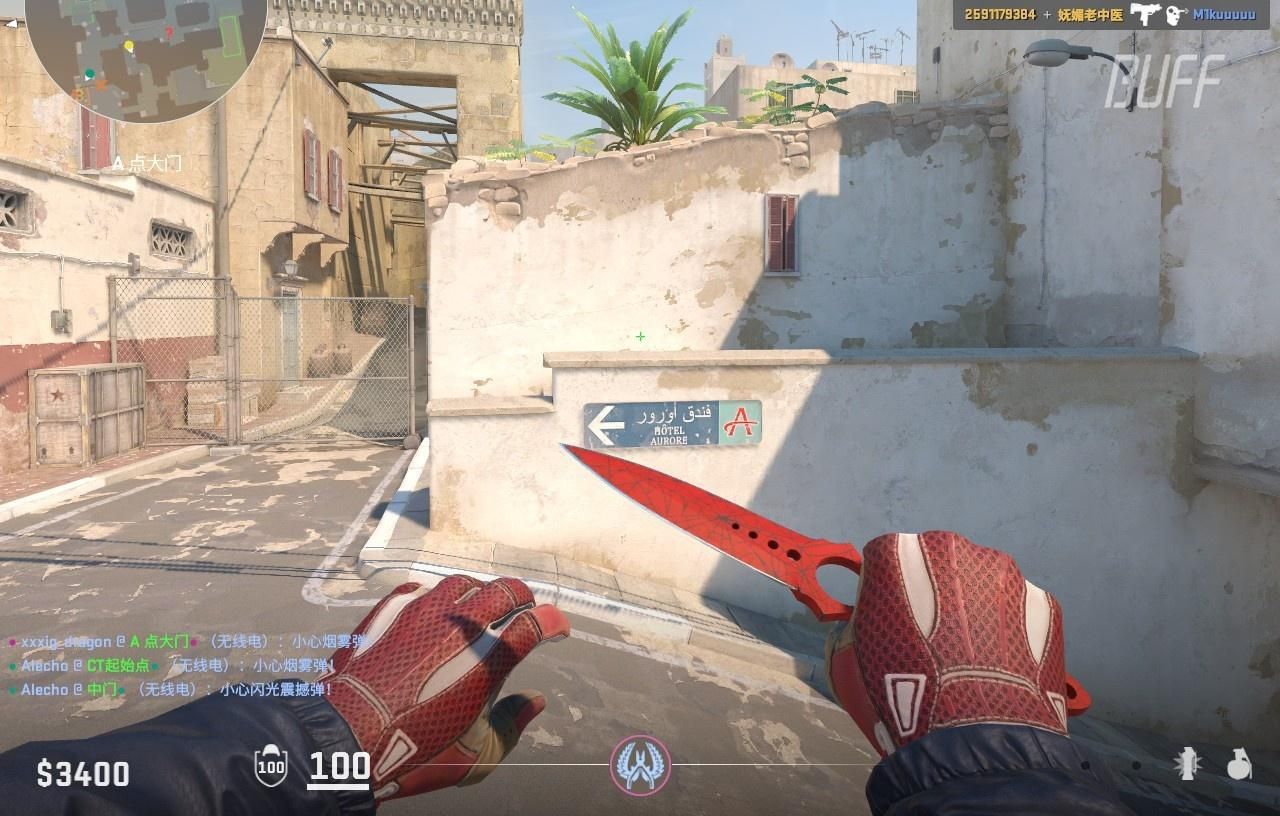
Task: Click the green dot beside Alecho's CT起始点 message
Action: point(11,668)
